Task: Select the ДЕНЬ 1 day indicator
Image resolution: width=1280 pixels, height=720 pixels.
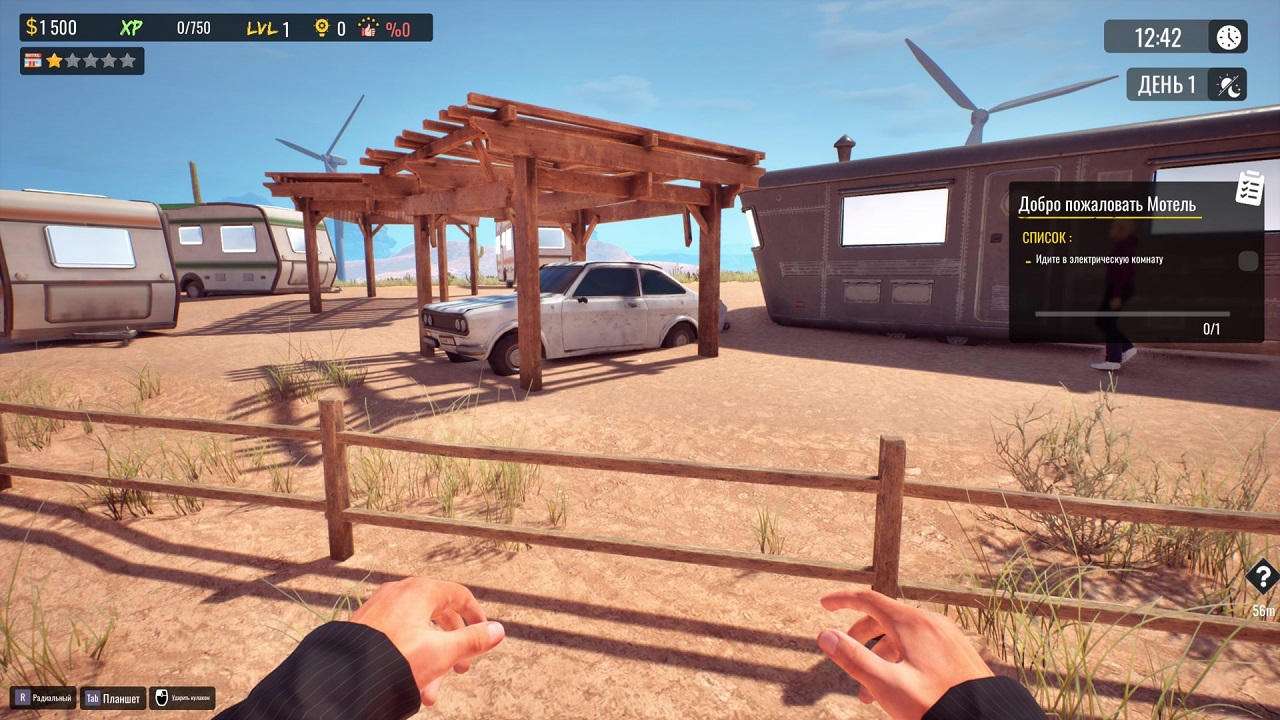Action: point(1166,84)
